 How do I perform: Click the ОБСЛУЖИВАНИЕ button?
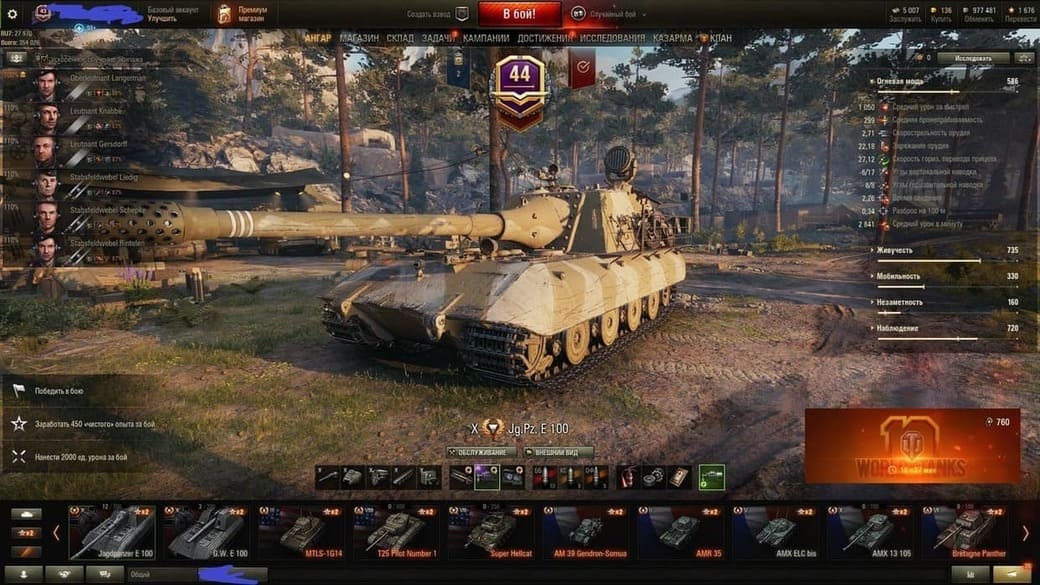pyautogui.click(x=481, y=452)
